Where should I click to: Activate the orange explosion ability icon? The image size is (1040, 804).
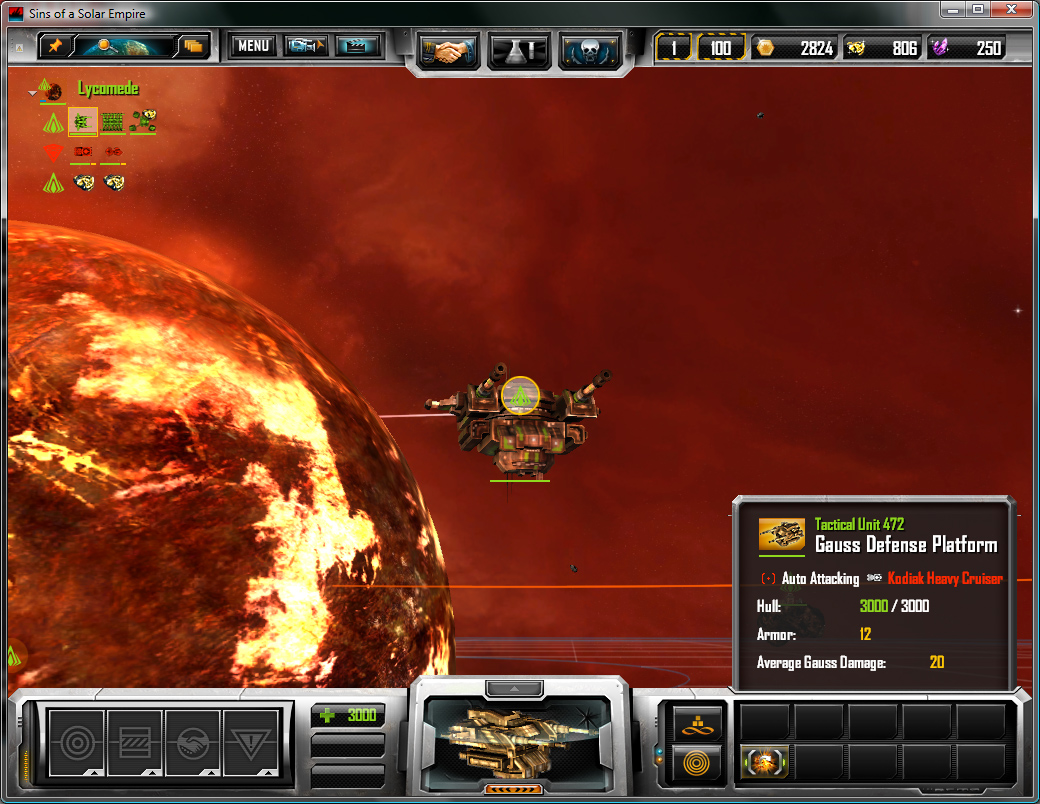click(765, 761)
